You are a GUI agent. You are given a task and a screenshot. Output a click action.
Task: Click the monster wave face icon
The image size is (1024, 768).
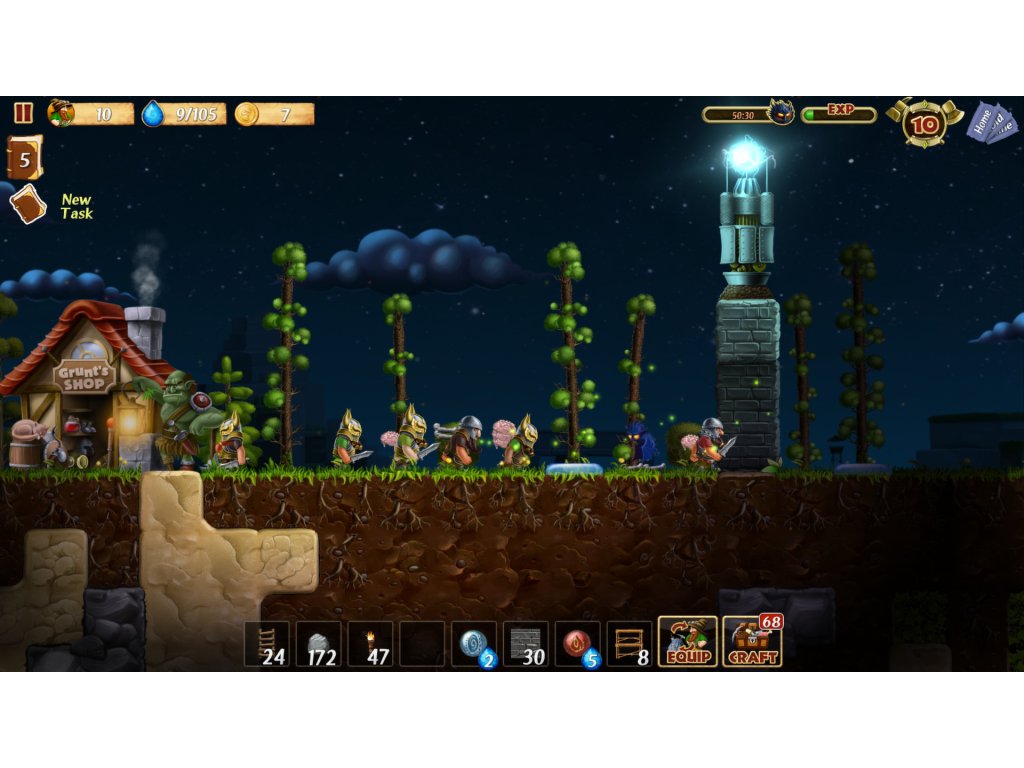(x=780, y=113)
